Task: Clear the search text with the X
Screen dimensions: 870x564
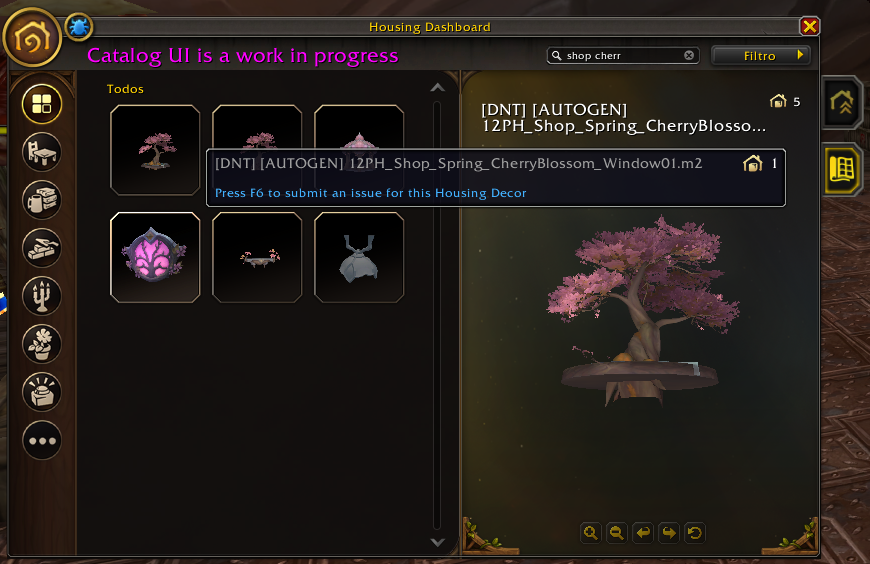Action: click(x=689, y=56)
